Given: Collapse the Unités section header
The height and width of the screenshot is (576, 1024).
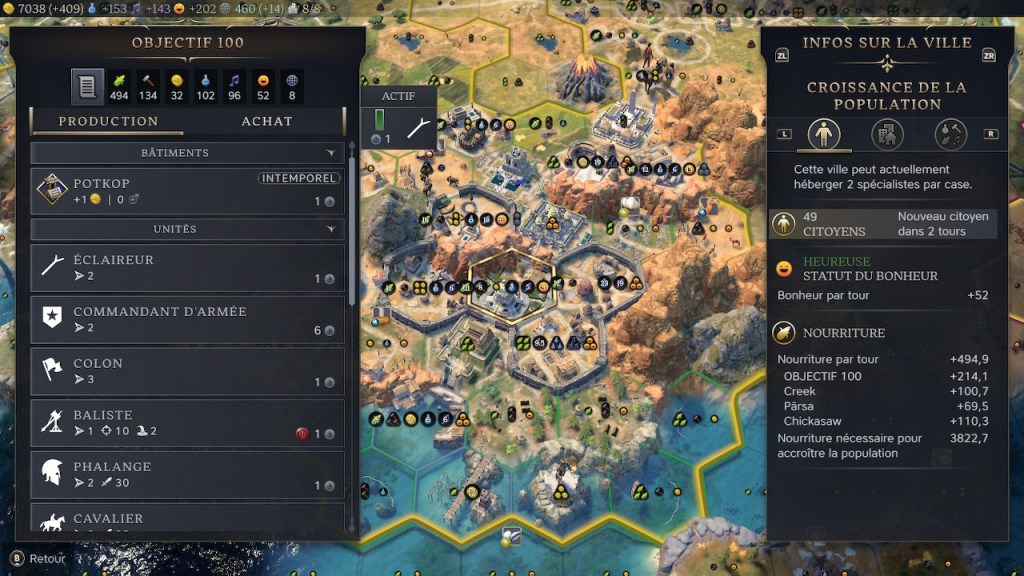Looking at the screenshot, I should (188, 229).
